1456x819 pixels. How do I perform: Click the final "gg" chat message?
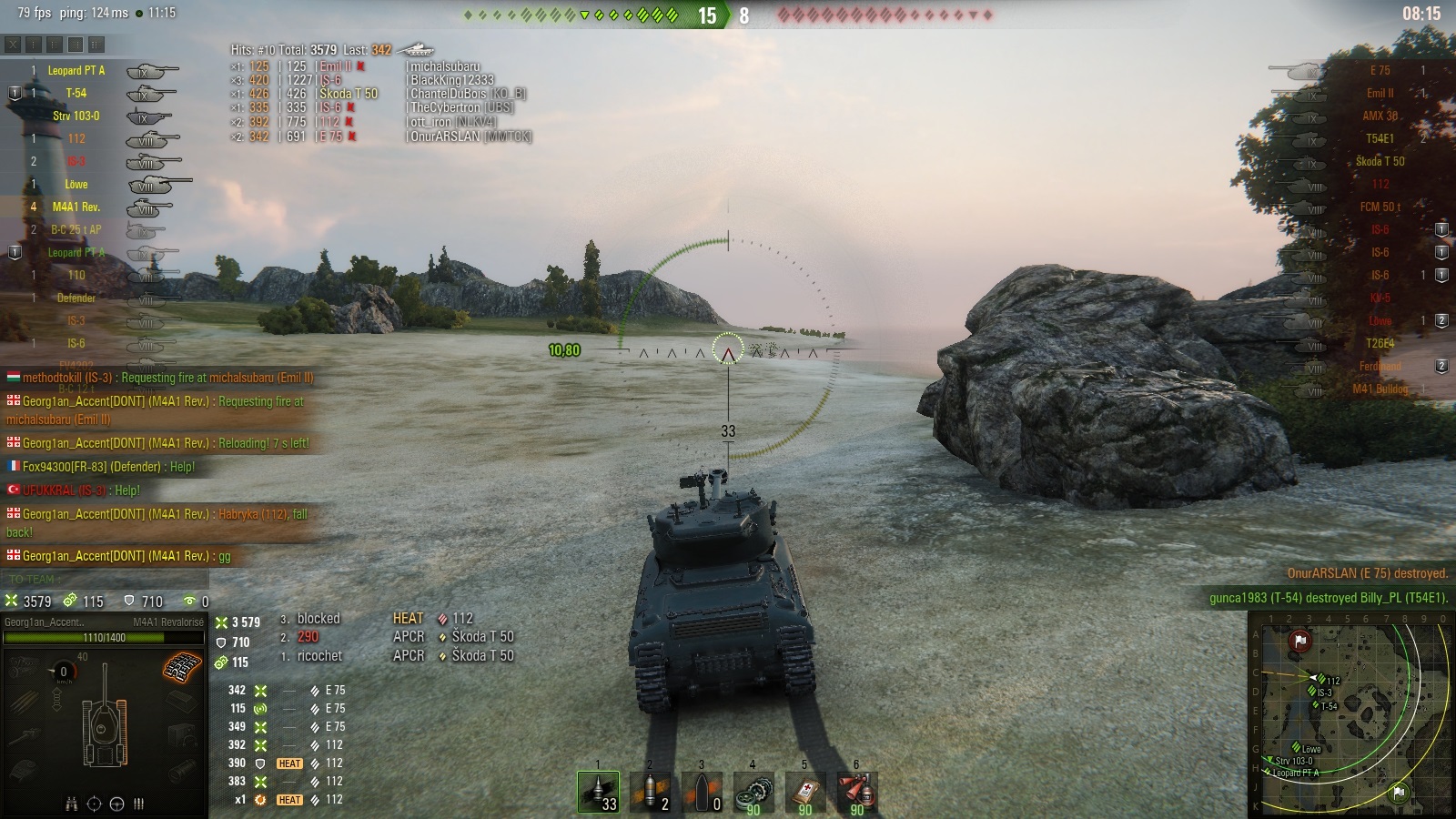(x=118, y=556)
